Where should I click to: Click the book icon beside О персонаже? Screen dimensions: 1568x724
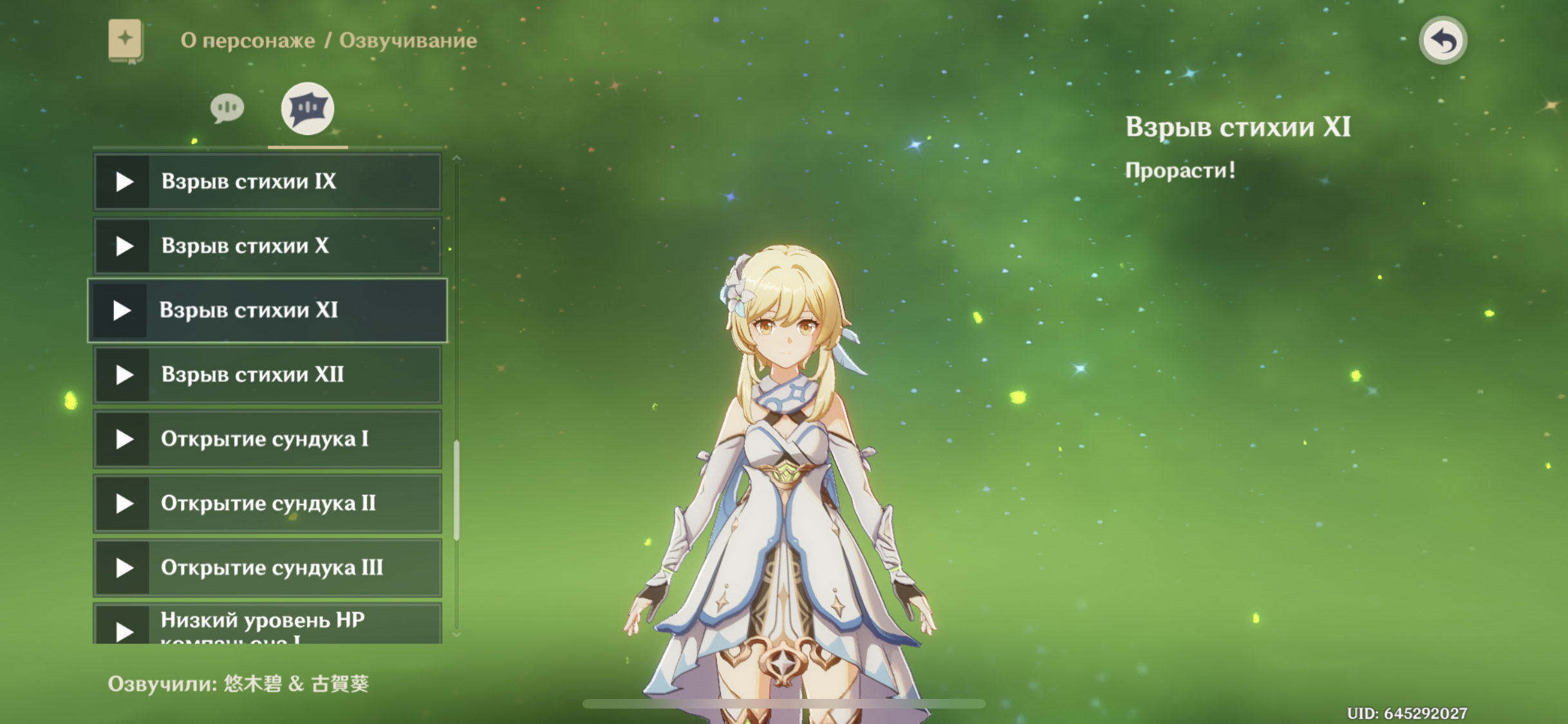coord(126,41)
